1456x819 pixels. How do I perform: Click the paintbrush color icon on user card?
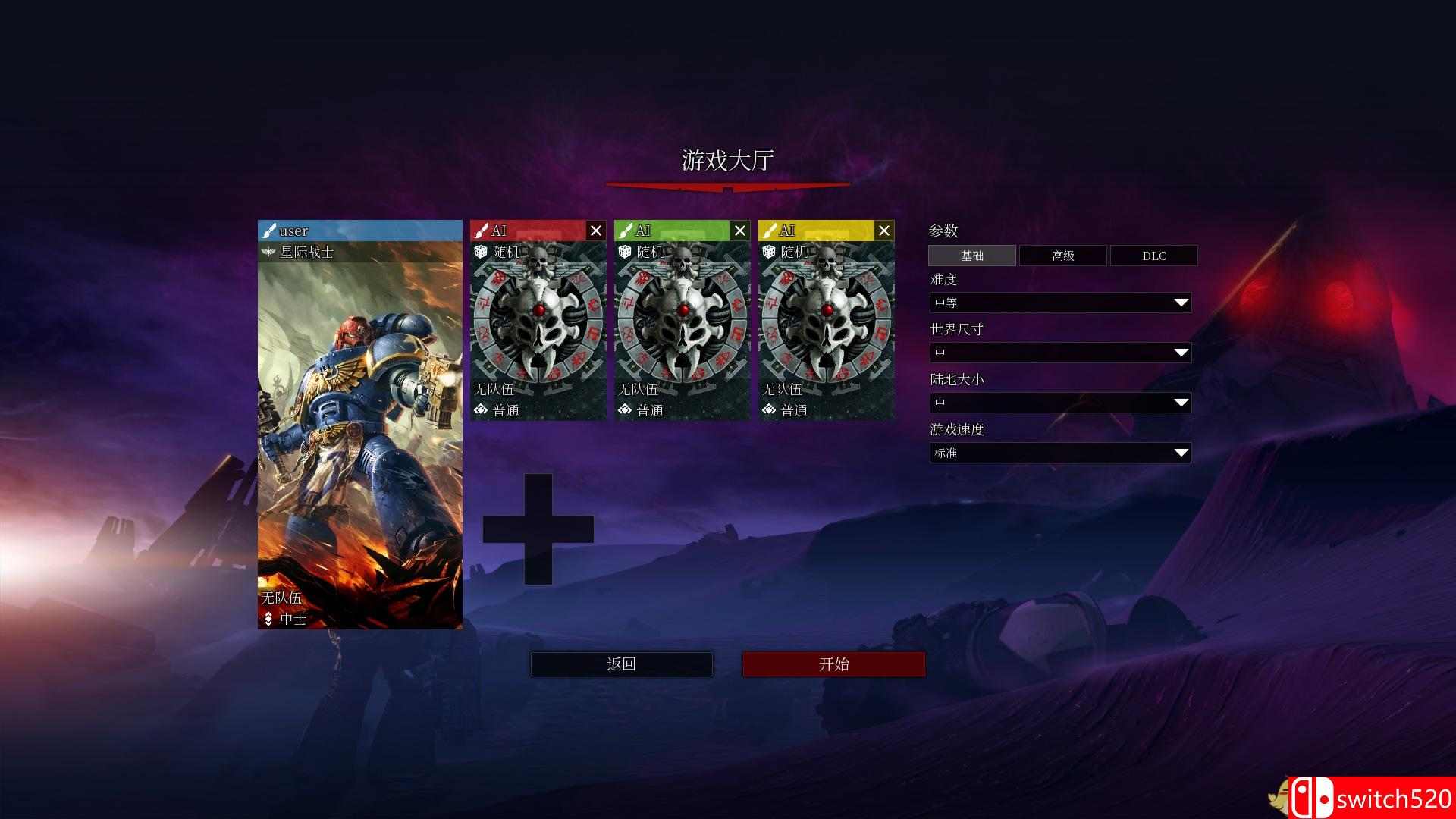coord(269,231)
